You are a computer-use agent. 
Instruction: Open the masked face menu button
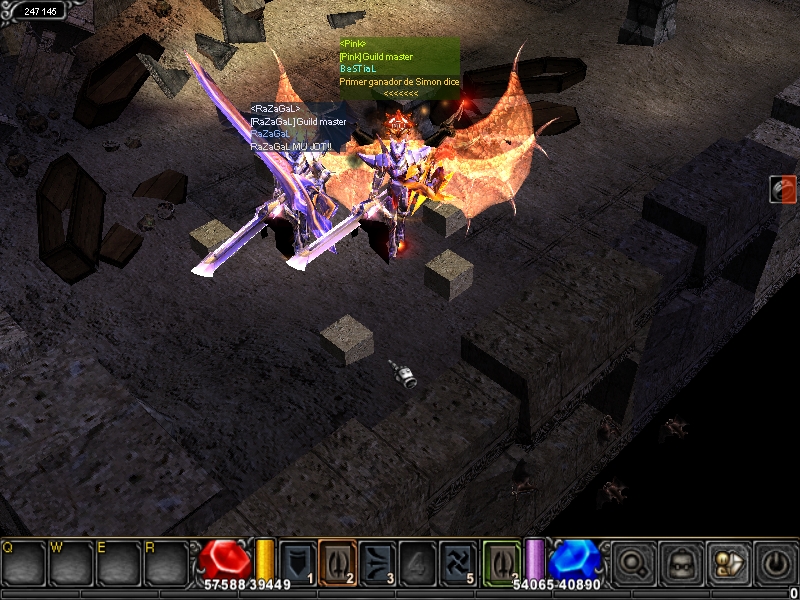tap(681, 562)
